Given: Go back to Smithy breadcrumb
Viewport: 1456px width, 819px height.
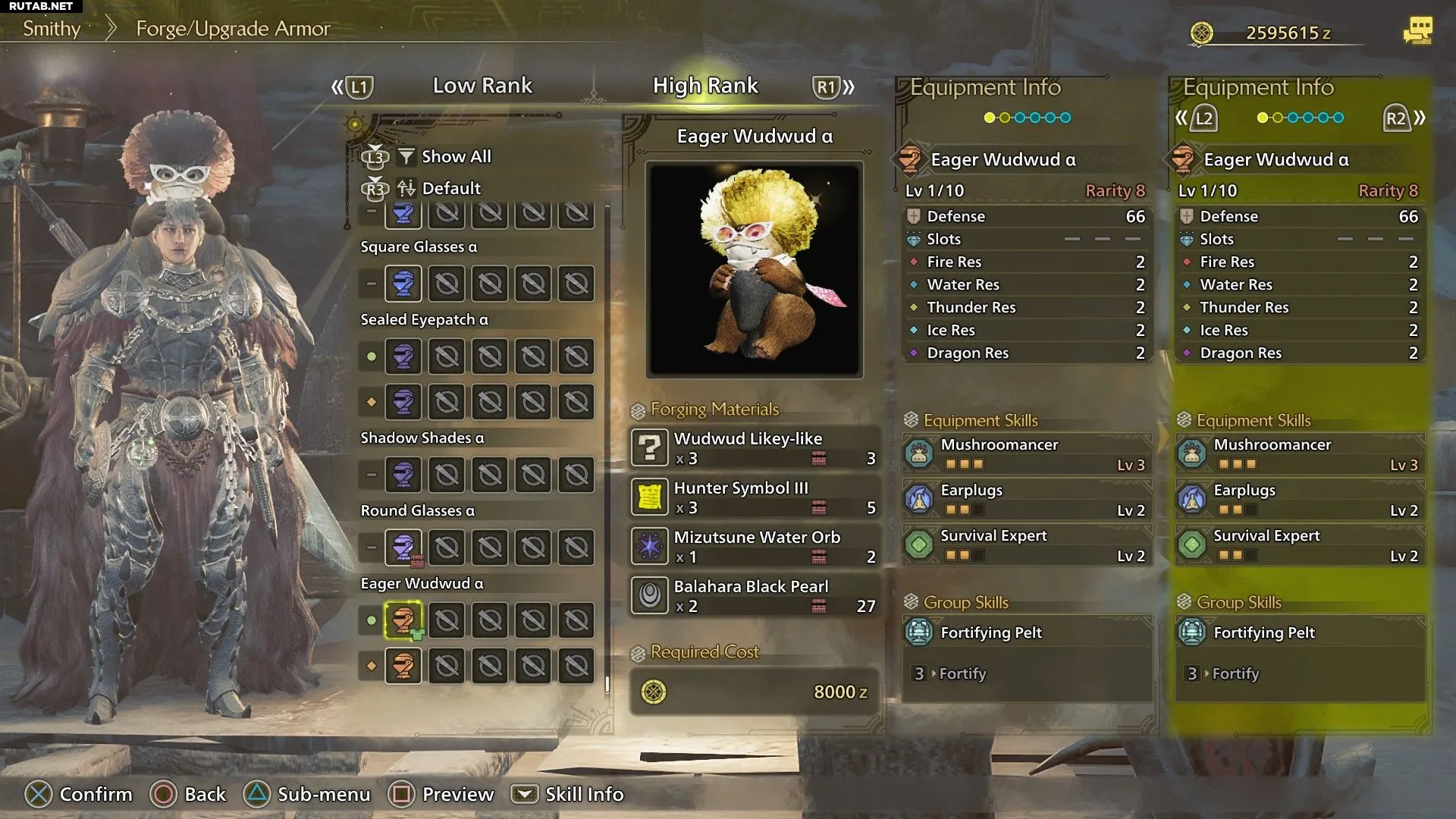Looking at the screenshot, I should click(x=52, y=29).
